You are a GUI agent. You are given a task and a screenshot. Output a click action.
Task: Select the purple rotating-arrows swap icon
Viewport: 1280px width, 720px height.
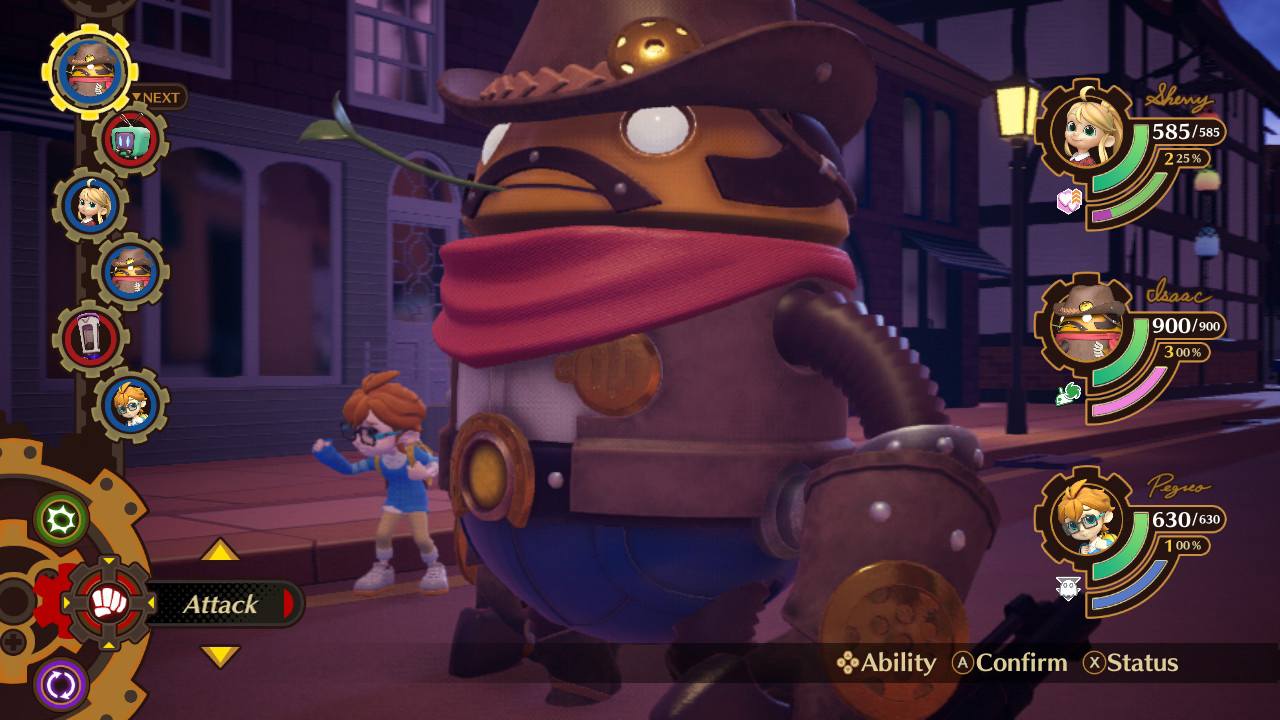tap(59, 681)
